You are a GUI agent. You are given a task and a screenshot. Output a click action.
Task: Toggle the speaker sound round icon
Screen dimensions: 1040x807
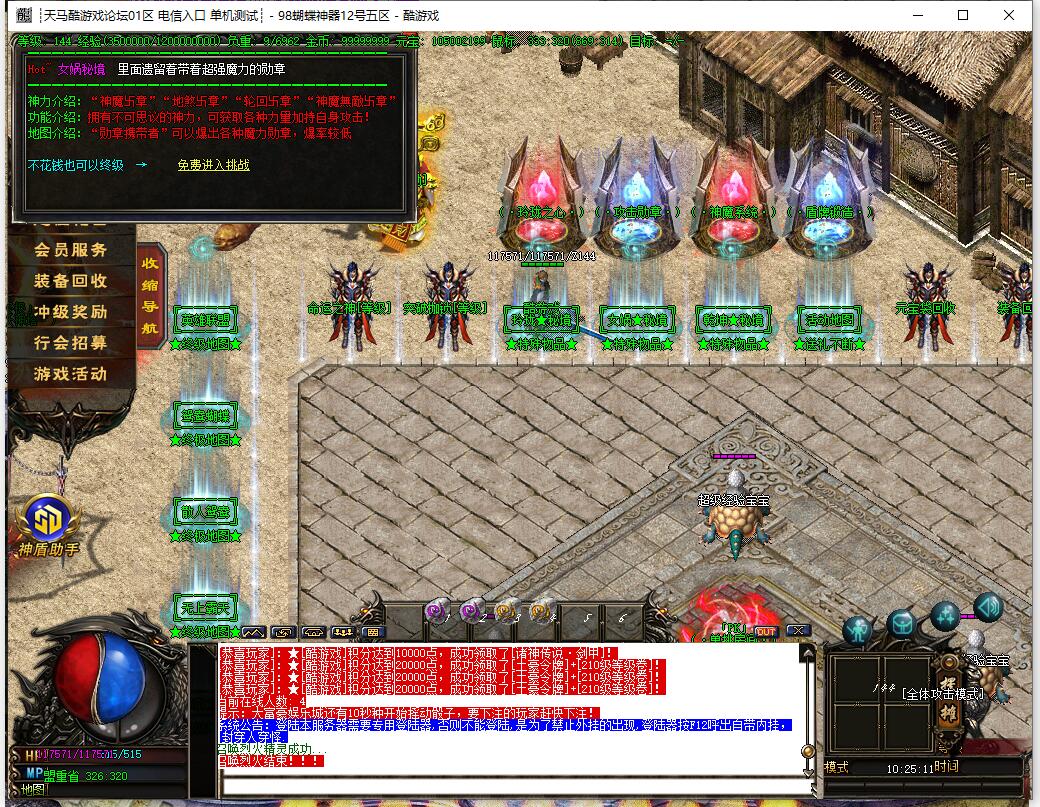click(x=989, y=606)
